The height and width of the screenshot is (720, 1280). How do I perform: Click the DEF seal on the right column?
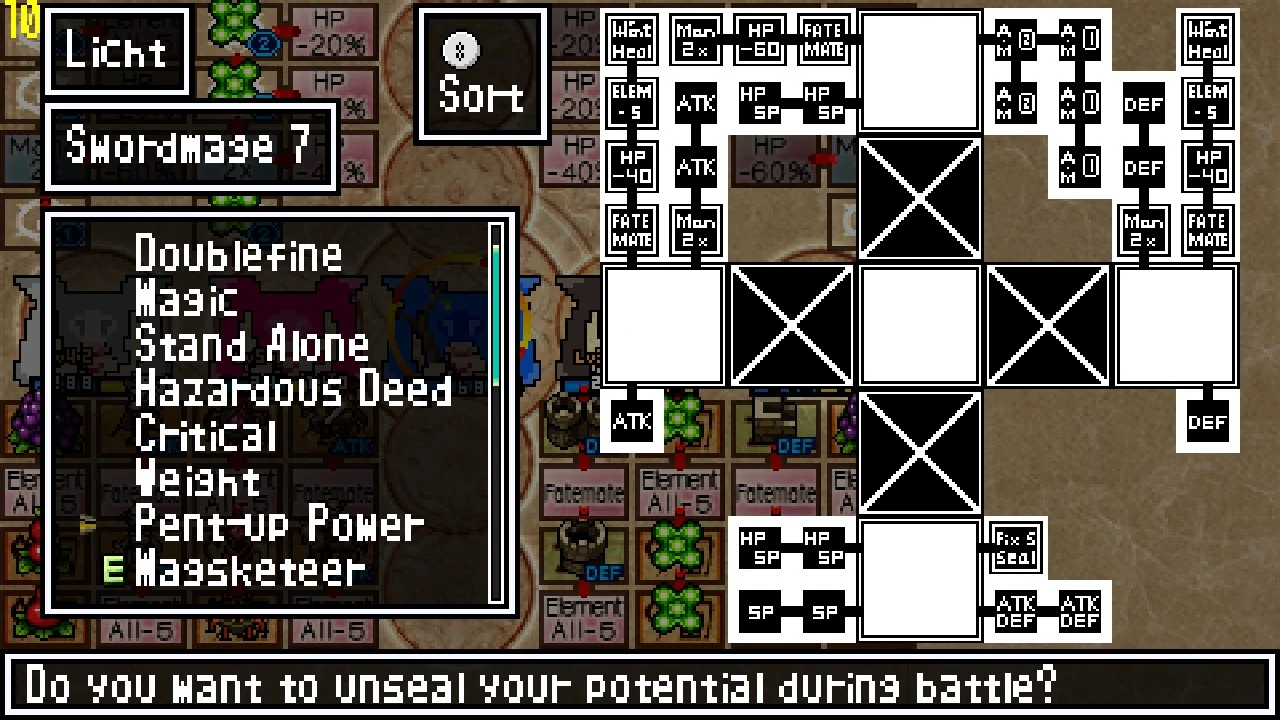(x=1143, y=104)
